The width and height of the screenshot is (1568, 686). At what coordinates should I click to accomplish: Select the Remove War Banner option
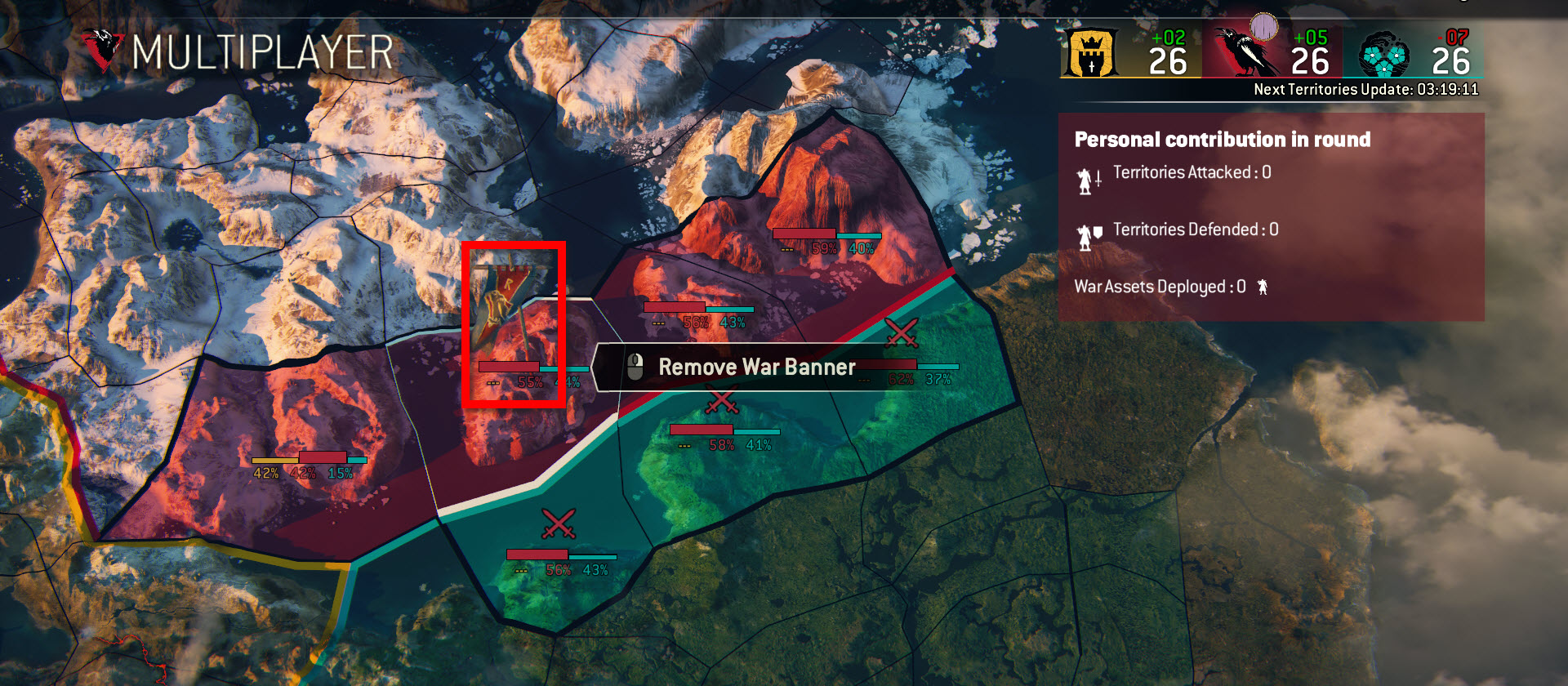pos(757,367)
